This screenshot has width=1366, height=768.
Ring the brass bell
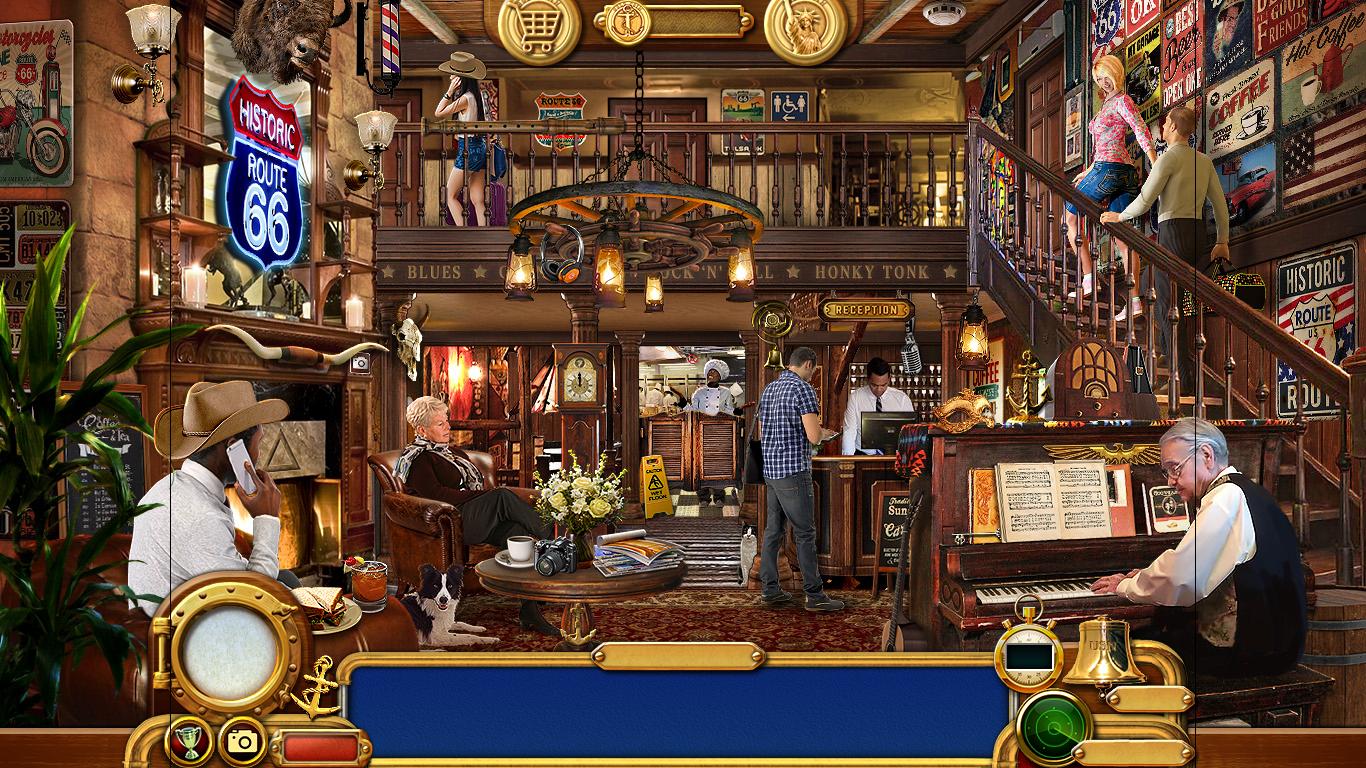[1103, 653]
